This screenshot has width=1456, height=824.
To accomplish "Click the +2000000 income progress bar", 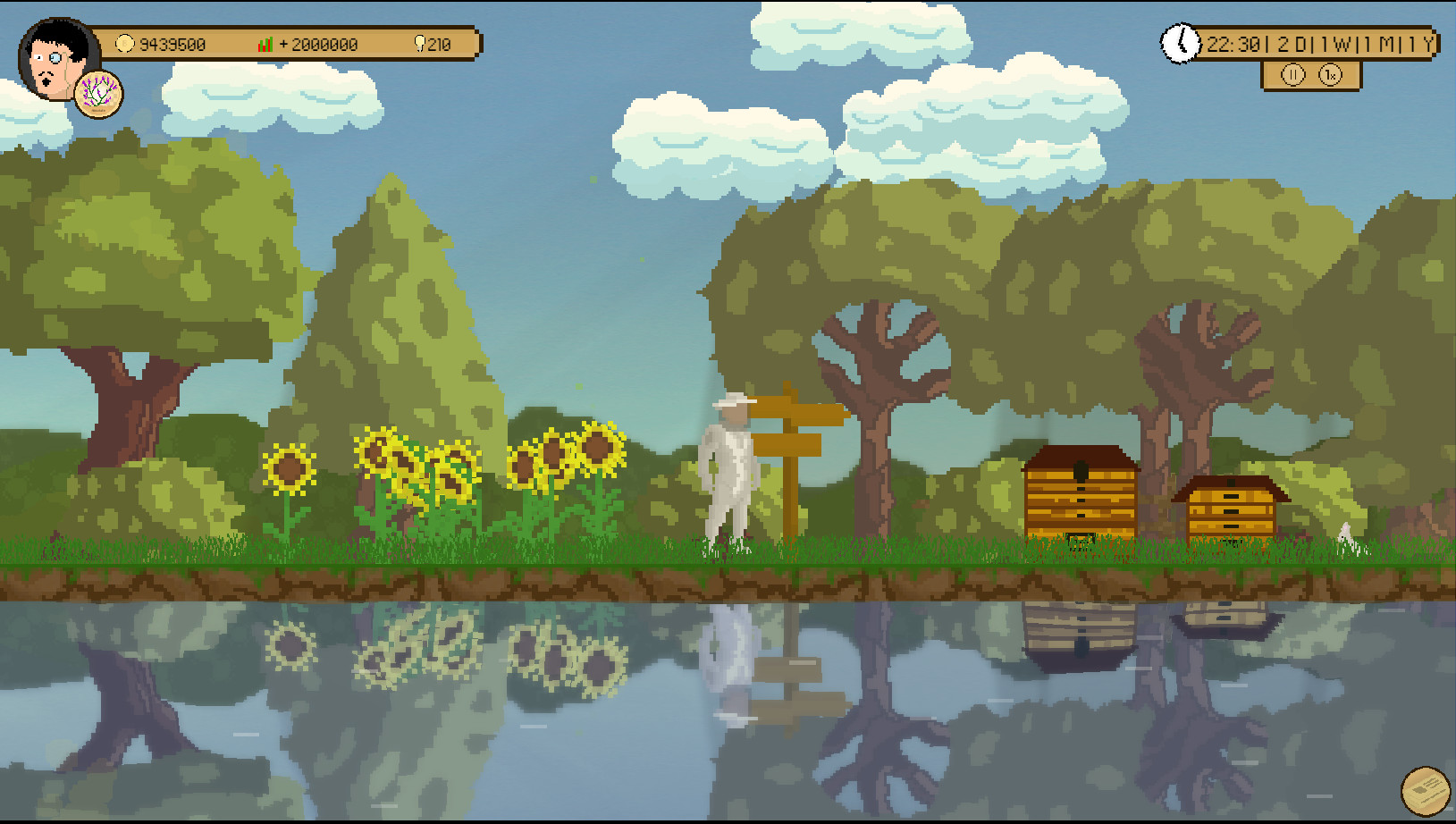I will click(317, 43).
